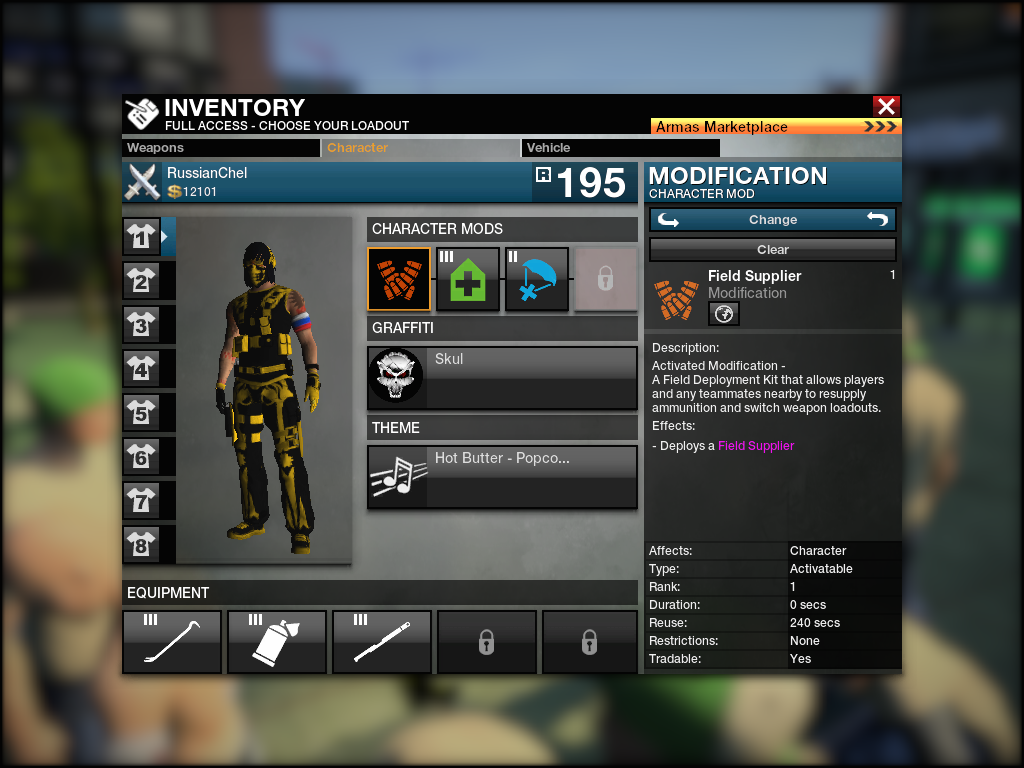Click the Field Supplier link text
The image size is (1024, 768).
point(756,446)
